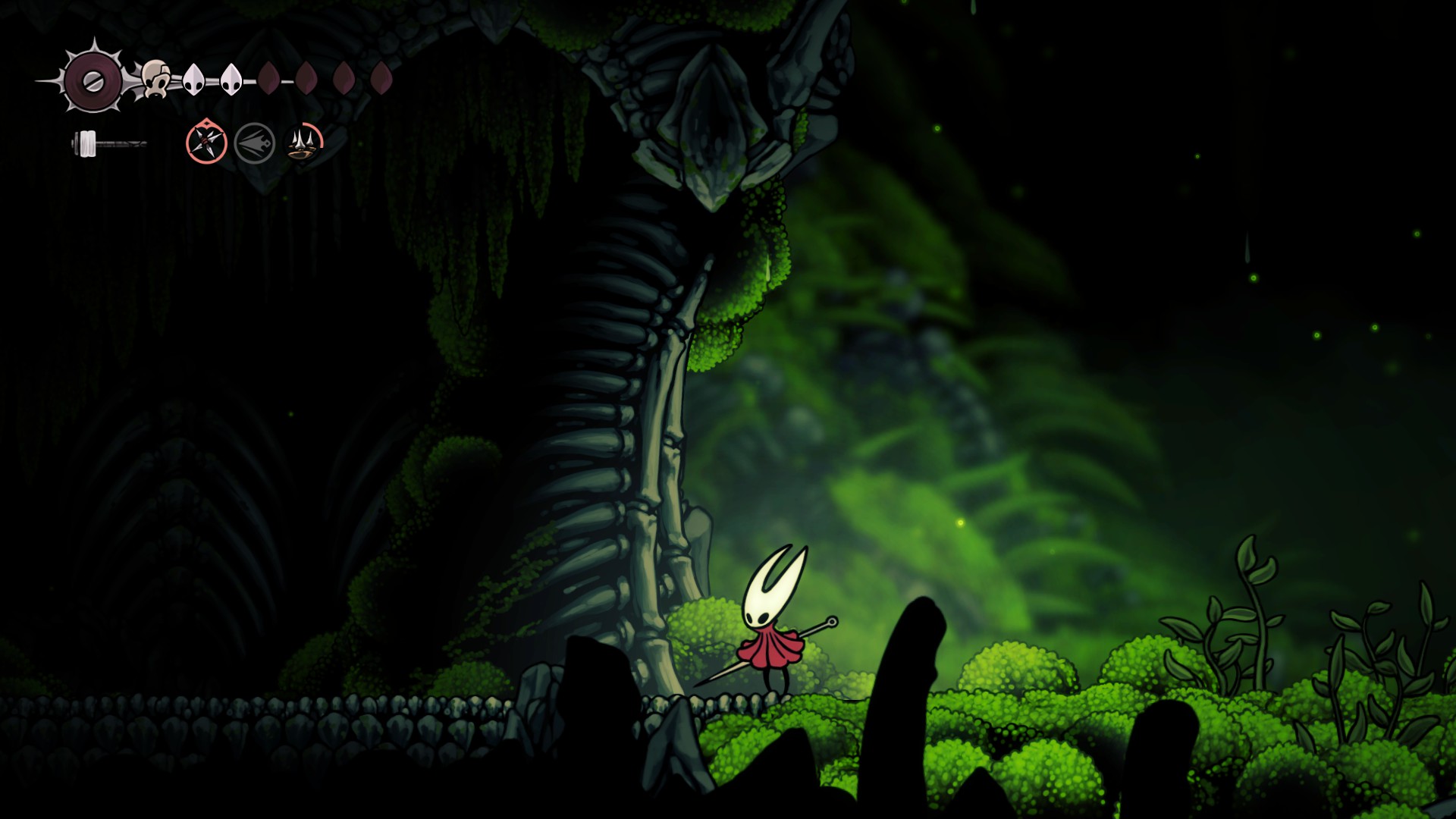Click the spiked silk spool emblem
This screenshot has width=1456, height=819.
93,80
